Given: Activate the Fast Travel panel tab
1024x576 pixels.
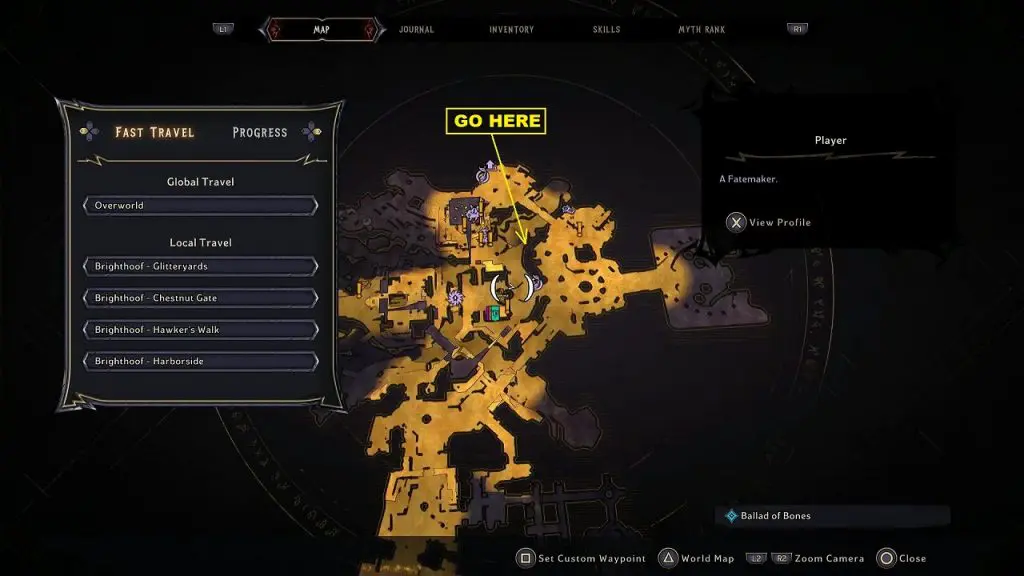Looking at the screenshot, I should point(154,133).
